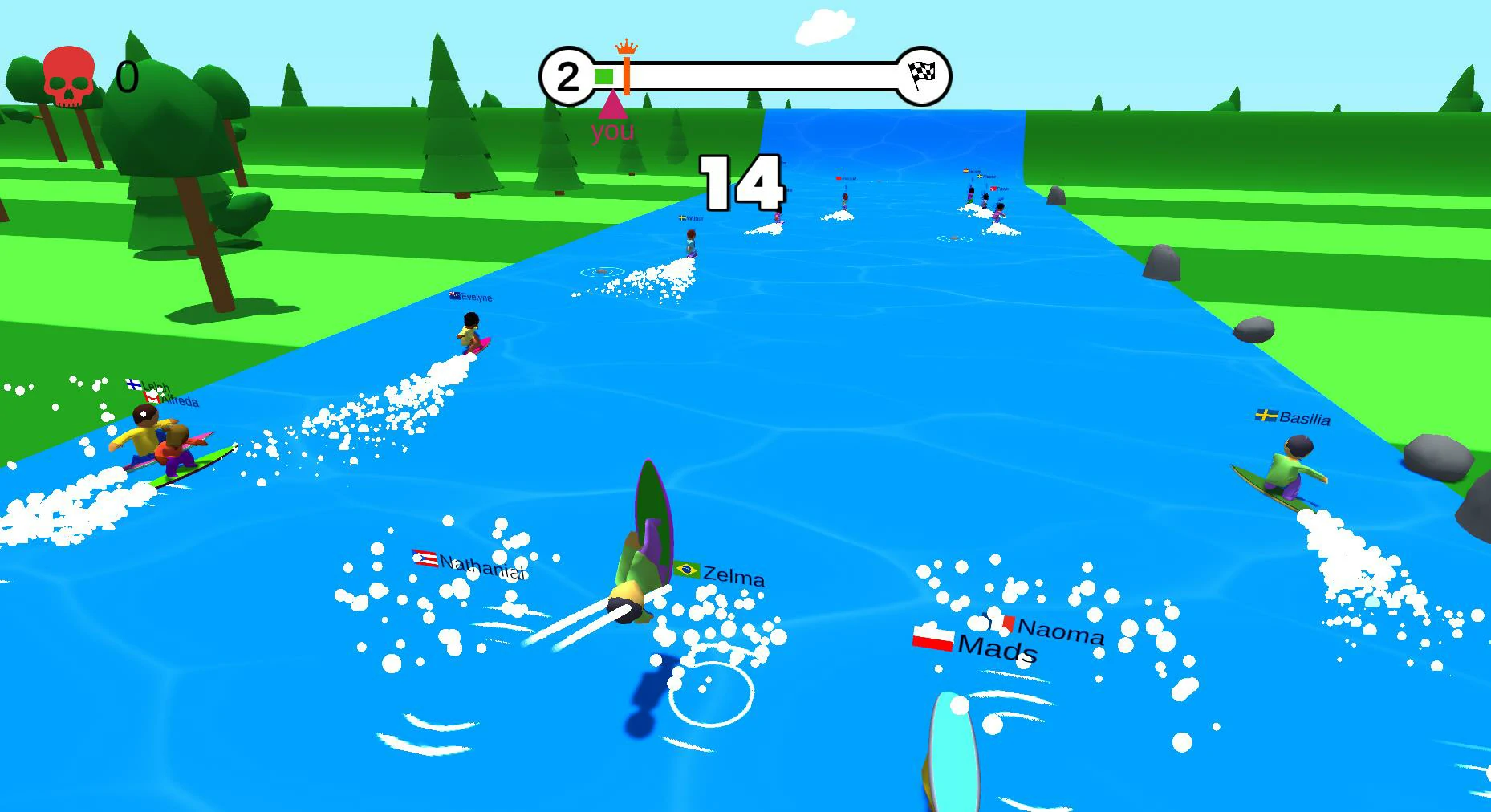Click the orange crown leader marker
This screenshot has width=1491, height=812.
coord(626,47)
